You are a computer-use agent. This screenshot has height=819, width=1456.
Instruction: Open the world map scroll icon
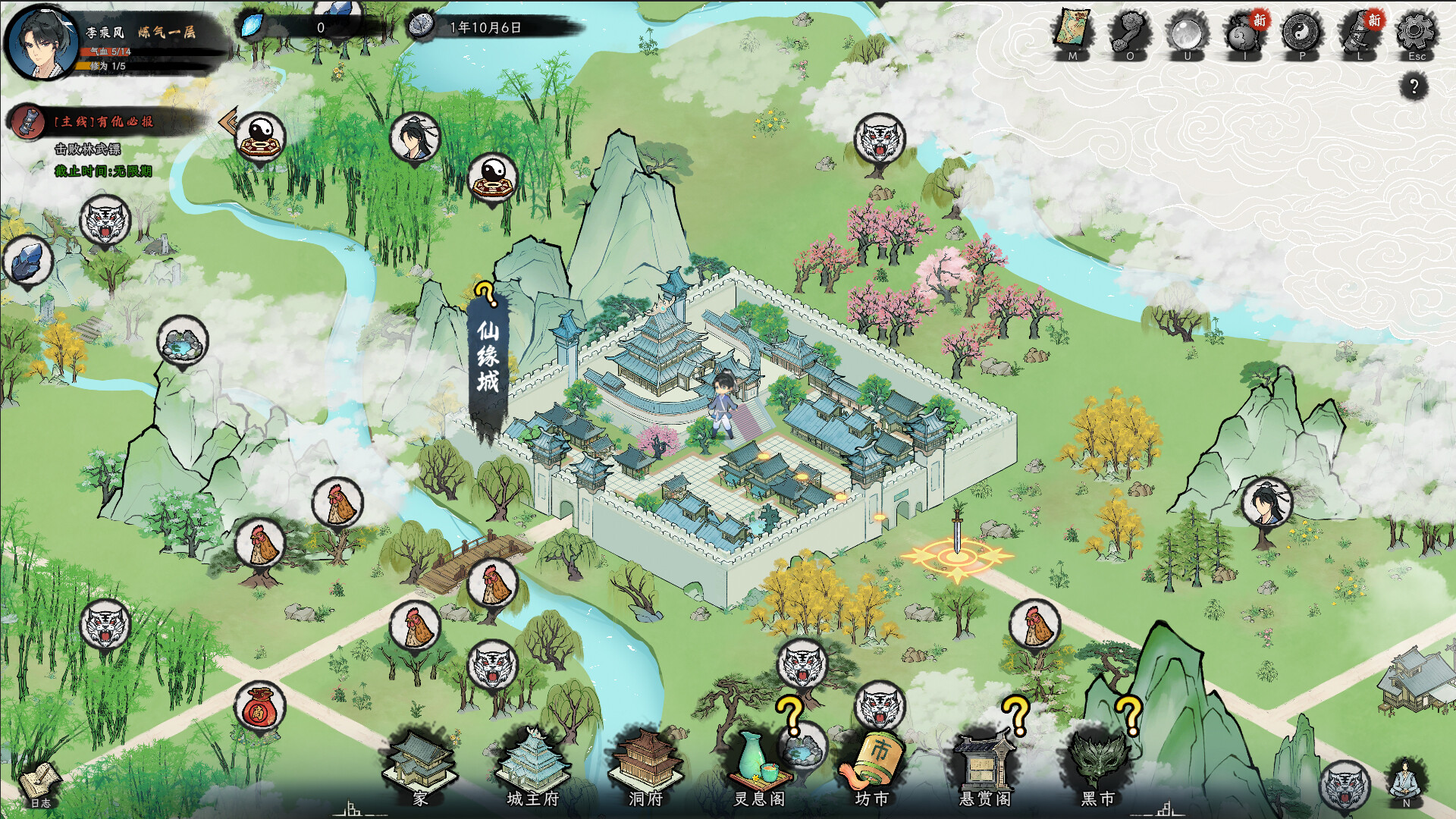pyautogui.click(x=1072, y=33)
